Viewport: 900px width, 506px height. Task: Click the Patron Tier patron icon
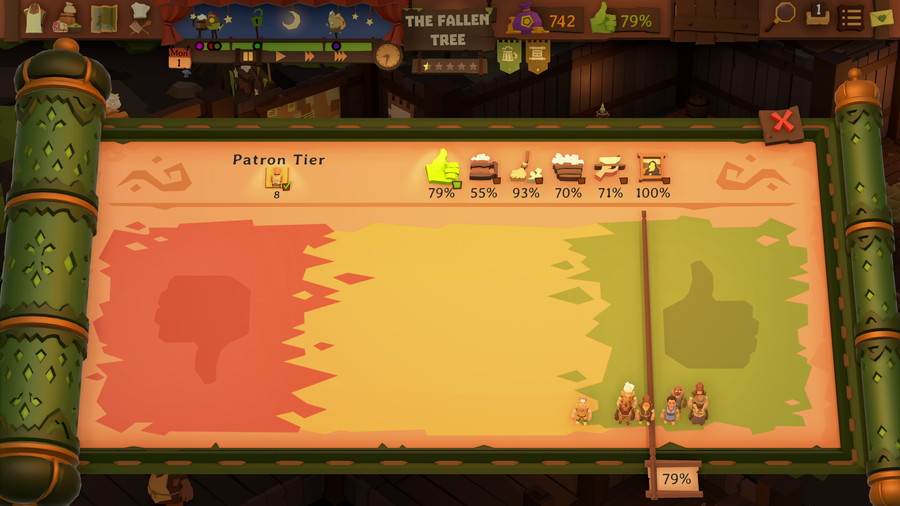pos(276,177)
